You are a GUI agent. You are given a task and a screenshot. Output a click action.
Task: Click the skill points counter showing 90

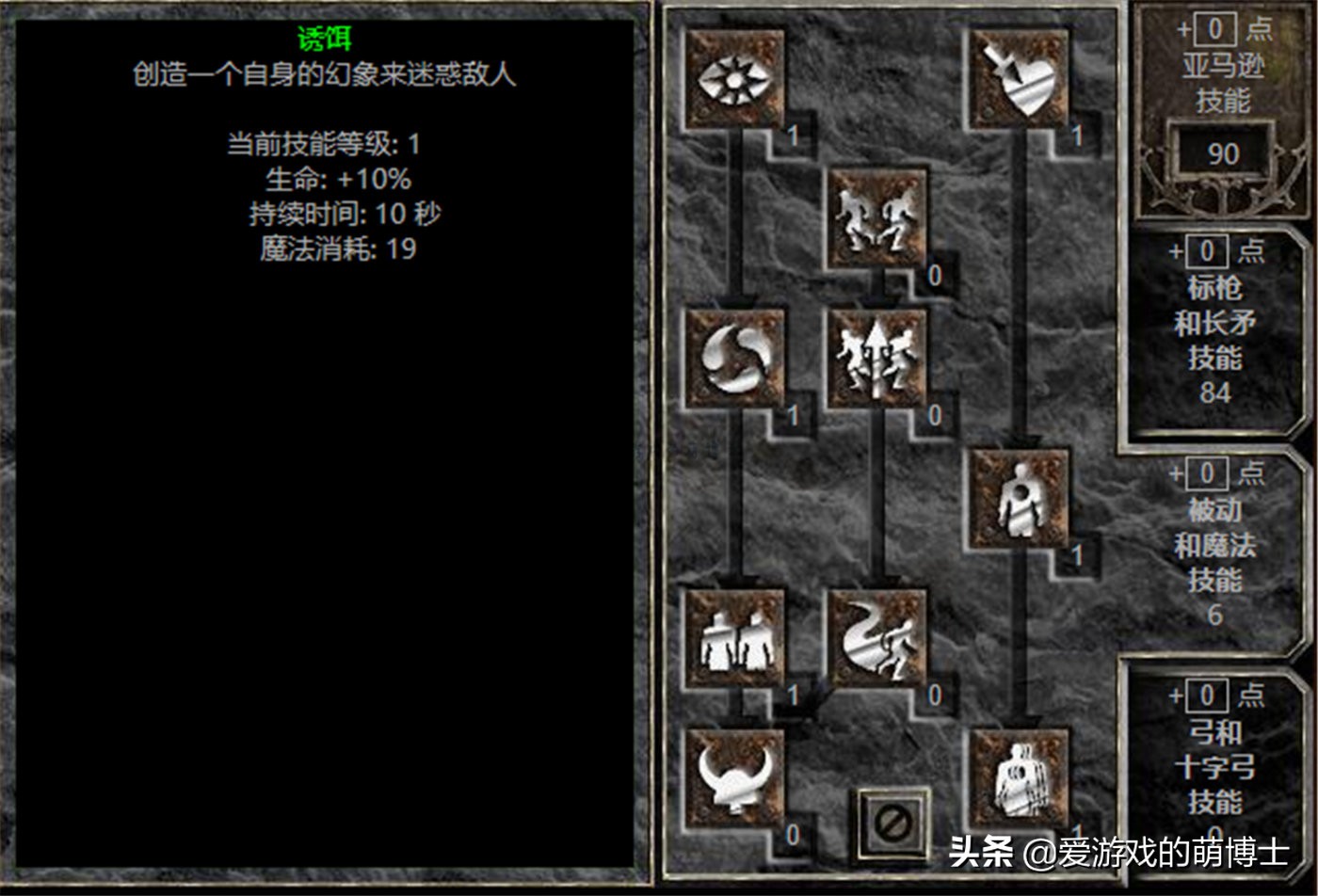click(x=1221, y=153)
